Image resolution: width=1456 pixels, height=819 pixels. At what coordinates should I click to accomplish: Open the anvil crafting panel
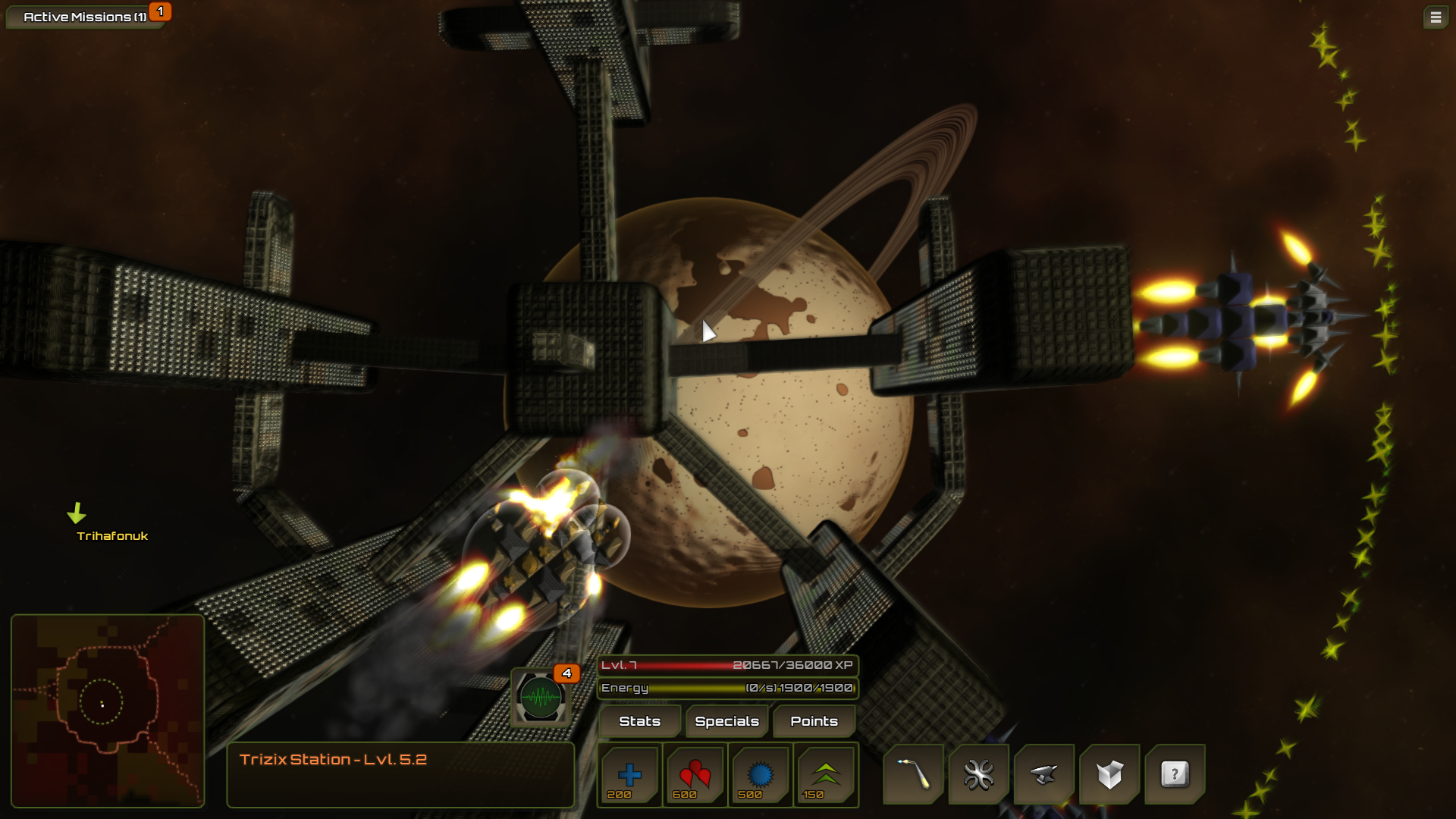[1044, 774]
